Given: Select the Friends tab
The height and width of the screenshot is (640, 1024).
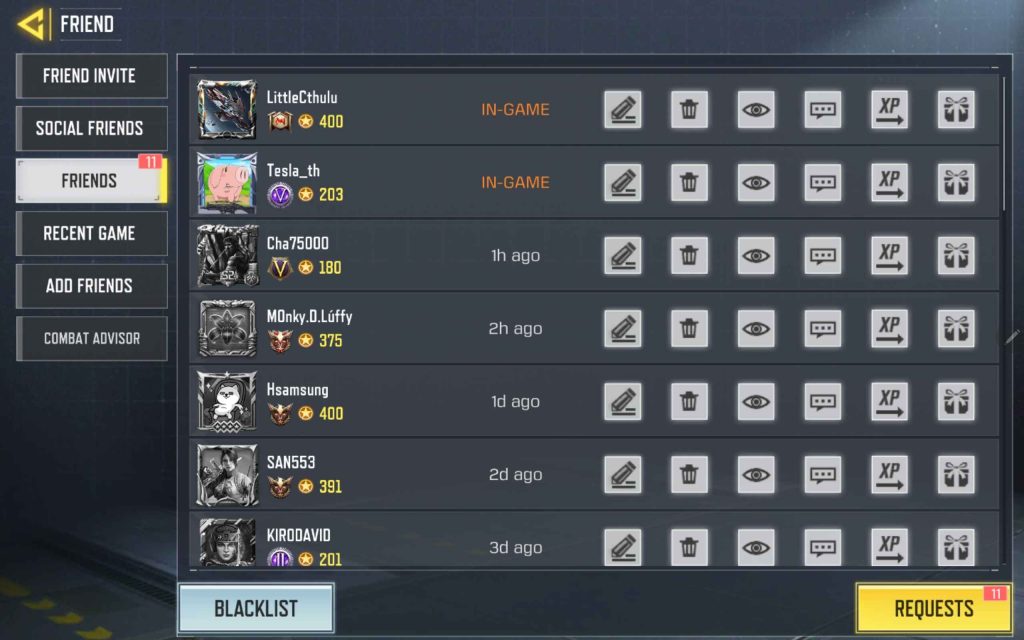Looking at the screenshot, I should click(90, 181).
